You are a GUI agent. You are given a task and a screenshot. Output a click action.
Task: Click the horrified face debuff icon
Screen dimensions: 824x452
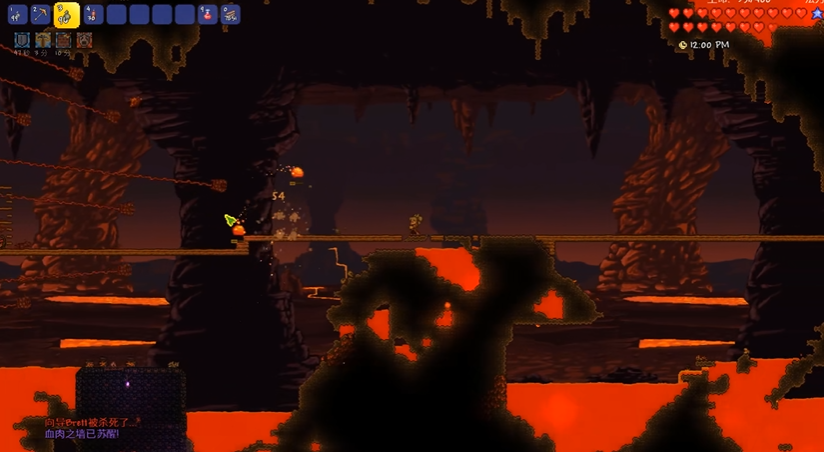pyautogui.click(x=85, y=40)
